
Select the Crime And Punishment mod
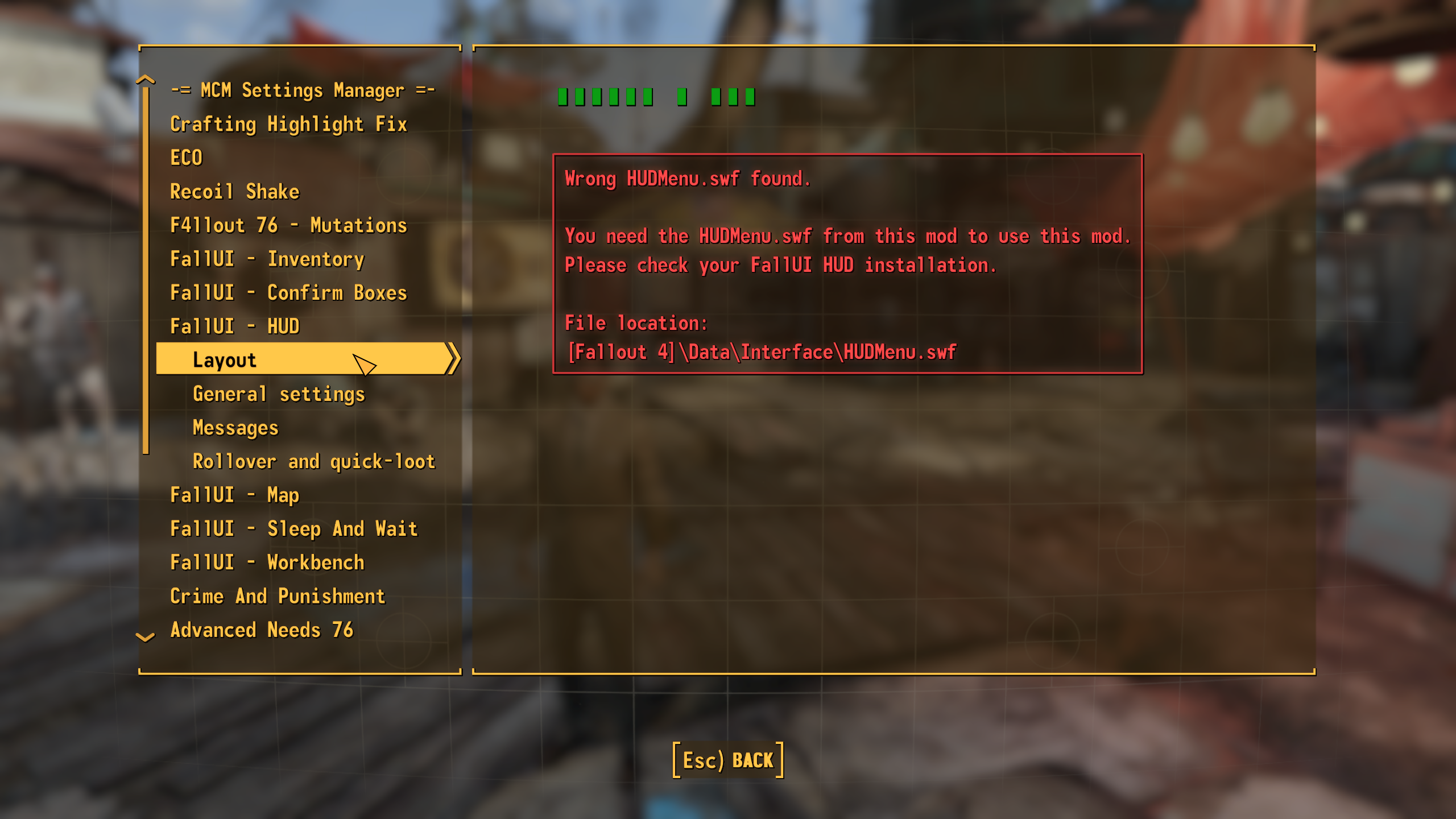278,595
